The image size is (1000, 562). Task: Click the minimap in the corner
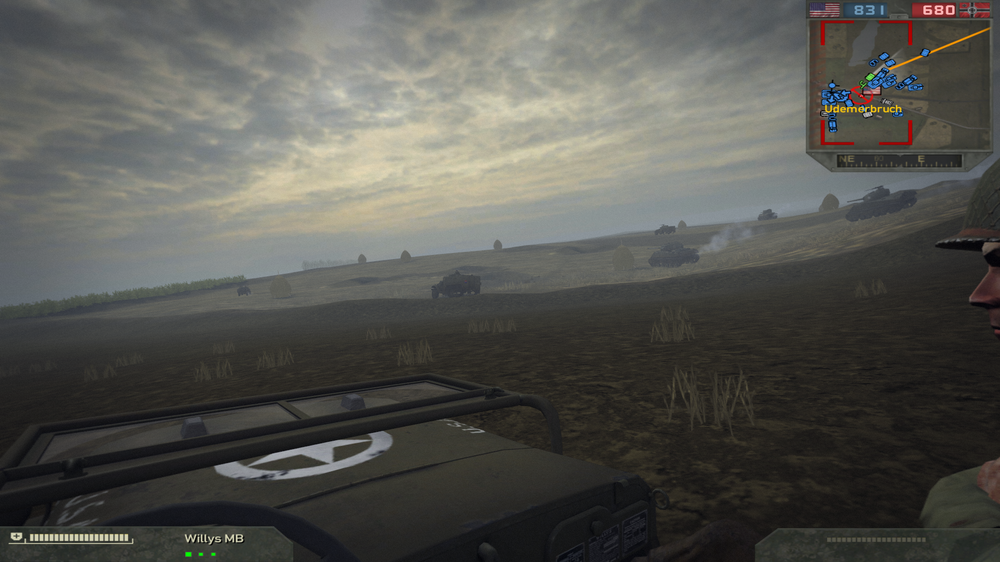(898, 85)
